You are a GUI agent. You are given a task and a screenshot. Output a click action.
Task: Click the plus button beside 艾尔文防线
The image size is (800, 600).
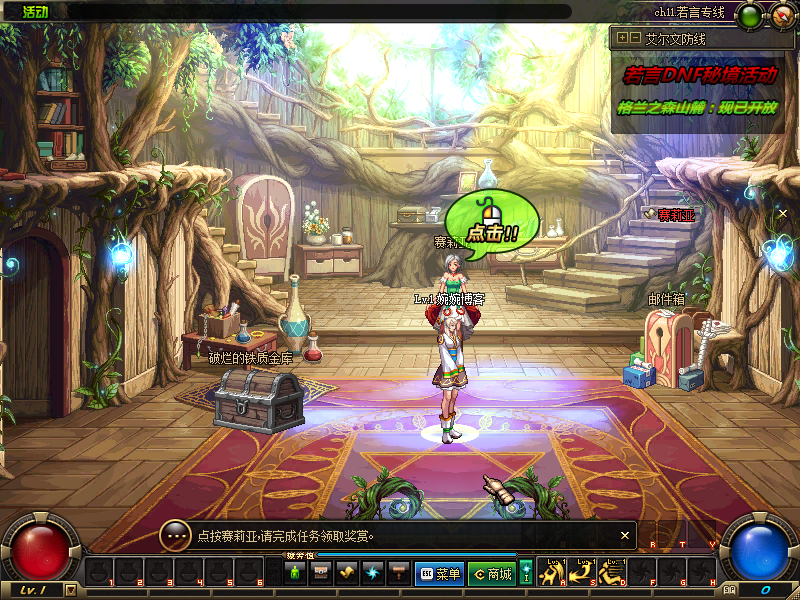point(622,37)
